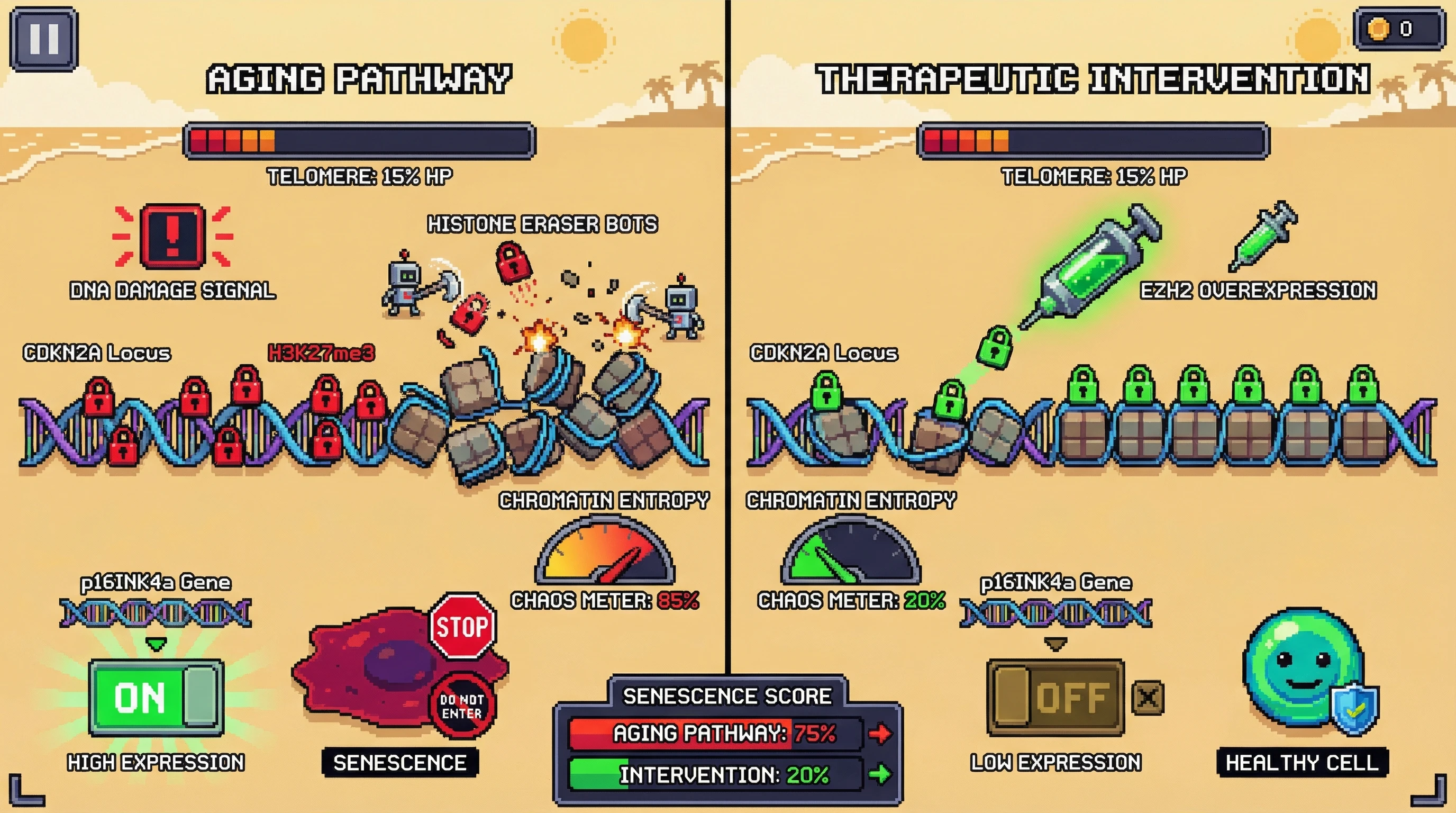This screenshot has width=1456, height=813.
Task: Pause the game with the pause button
Action: pos(43,39)
